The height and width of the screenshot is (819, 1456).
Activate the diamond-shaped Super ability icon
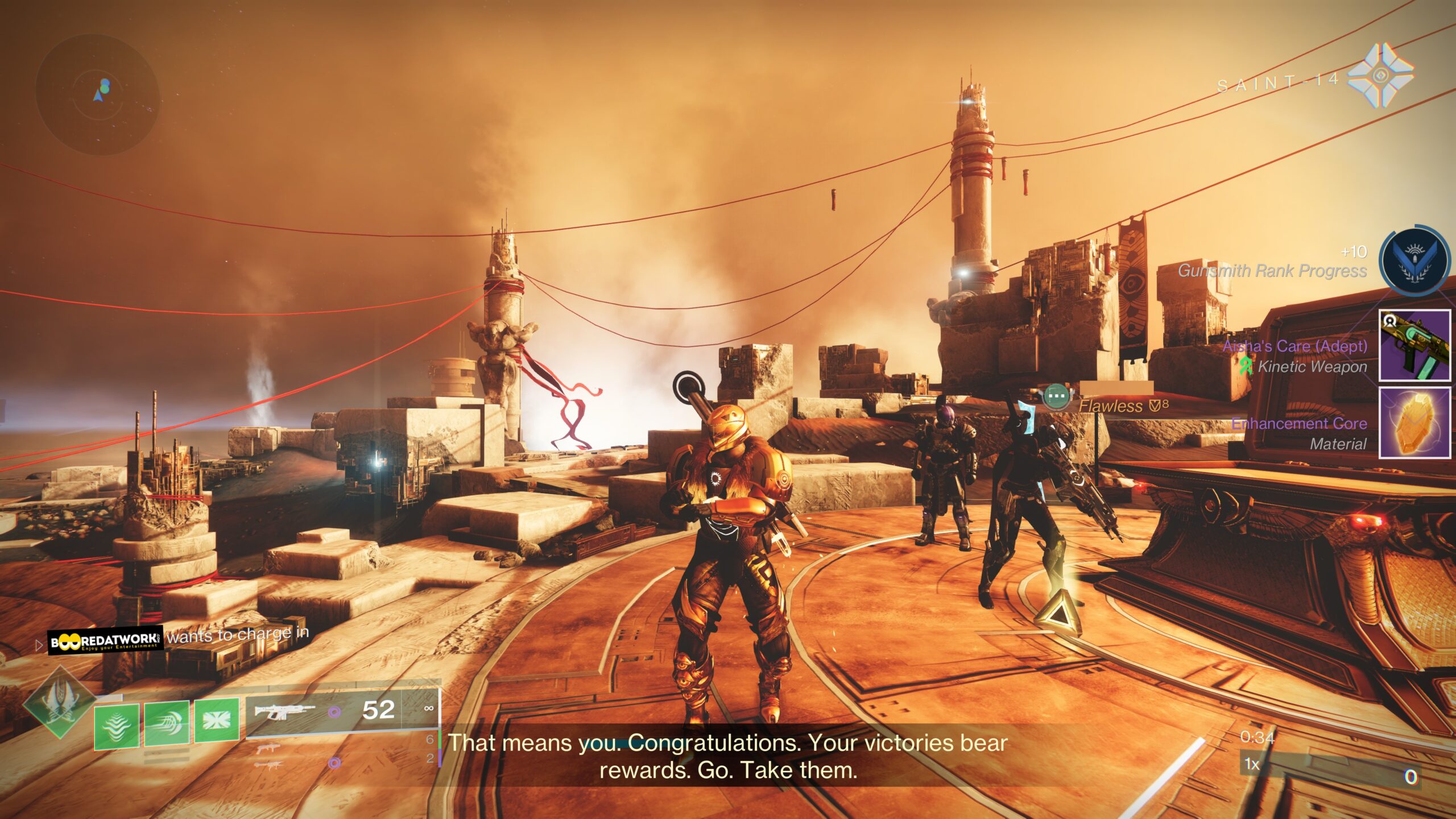(x=59, y=703)
